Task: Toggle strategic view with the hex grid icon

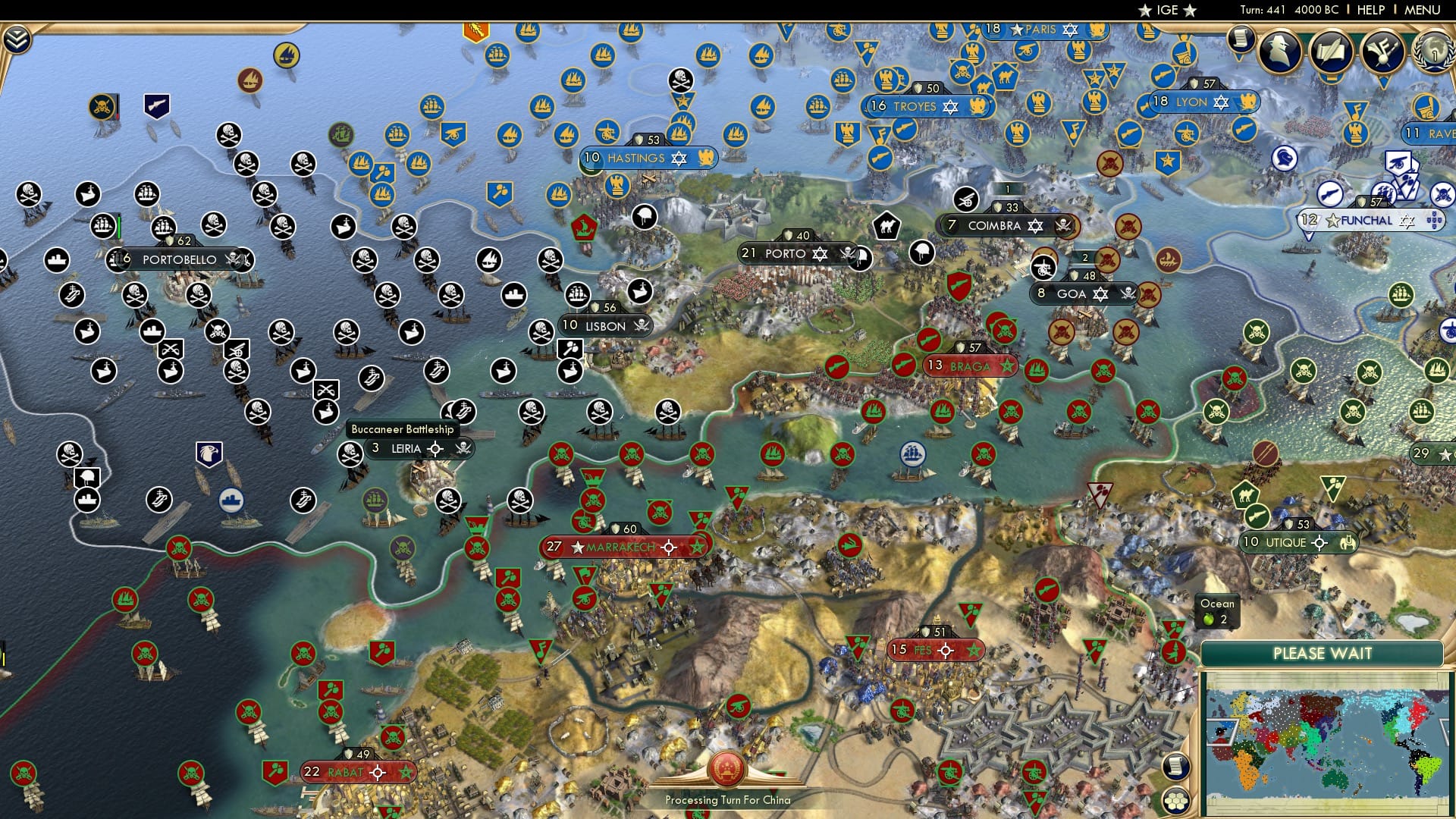Action: (x=1178, y=802)
